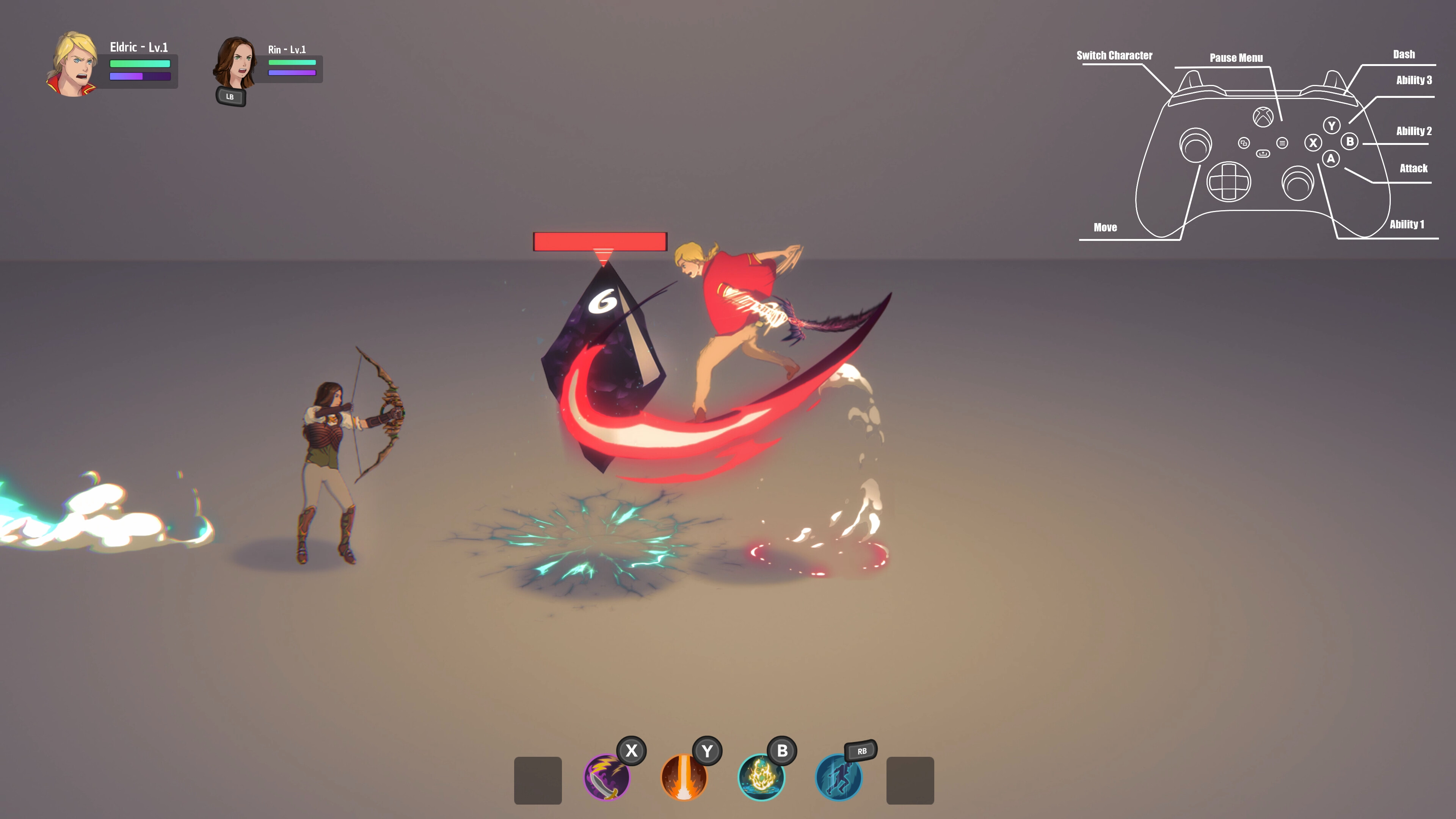Click the Pause Menu label
1456x819 pixels.
click(x=1237, y=58)
